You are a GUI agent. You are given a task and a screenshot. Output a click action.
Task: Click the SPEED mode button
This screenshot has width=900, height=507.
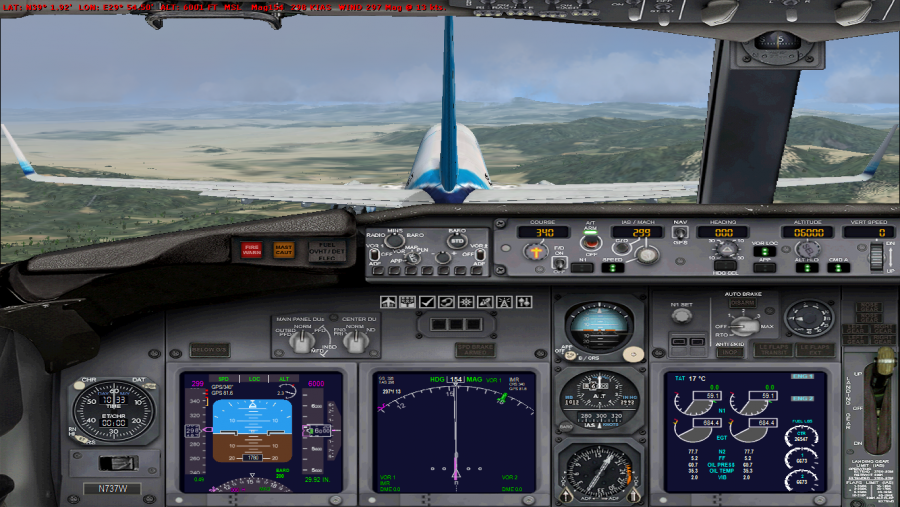(612, 267)
